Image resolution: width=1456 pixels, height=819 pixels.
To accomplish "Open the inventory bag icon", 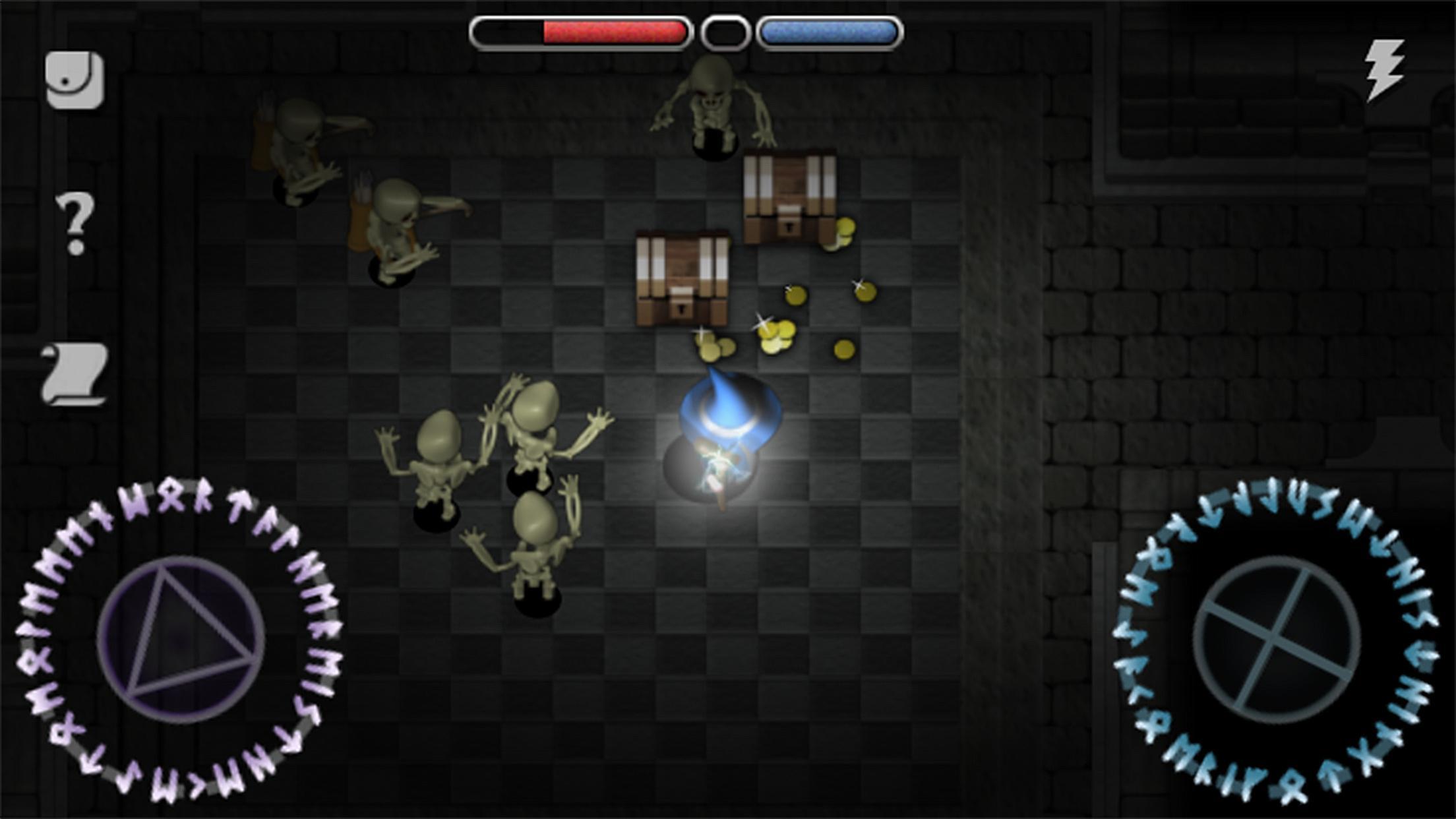I will point(75,78).
